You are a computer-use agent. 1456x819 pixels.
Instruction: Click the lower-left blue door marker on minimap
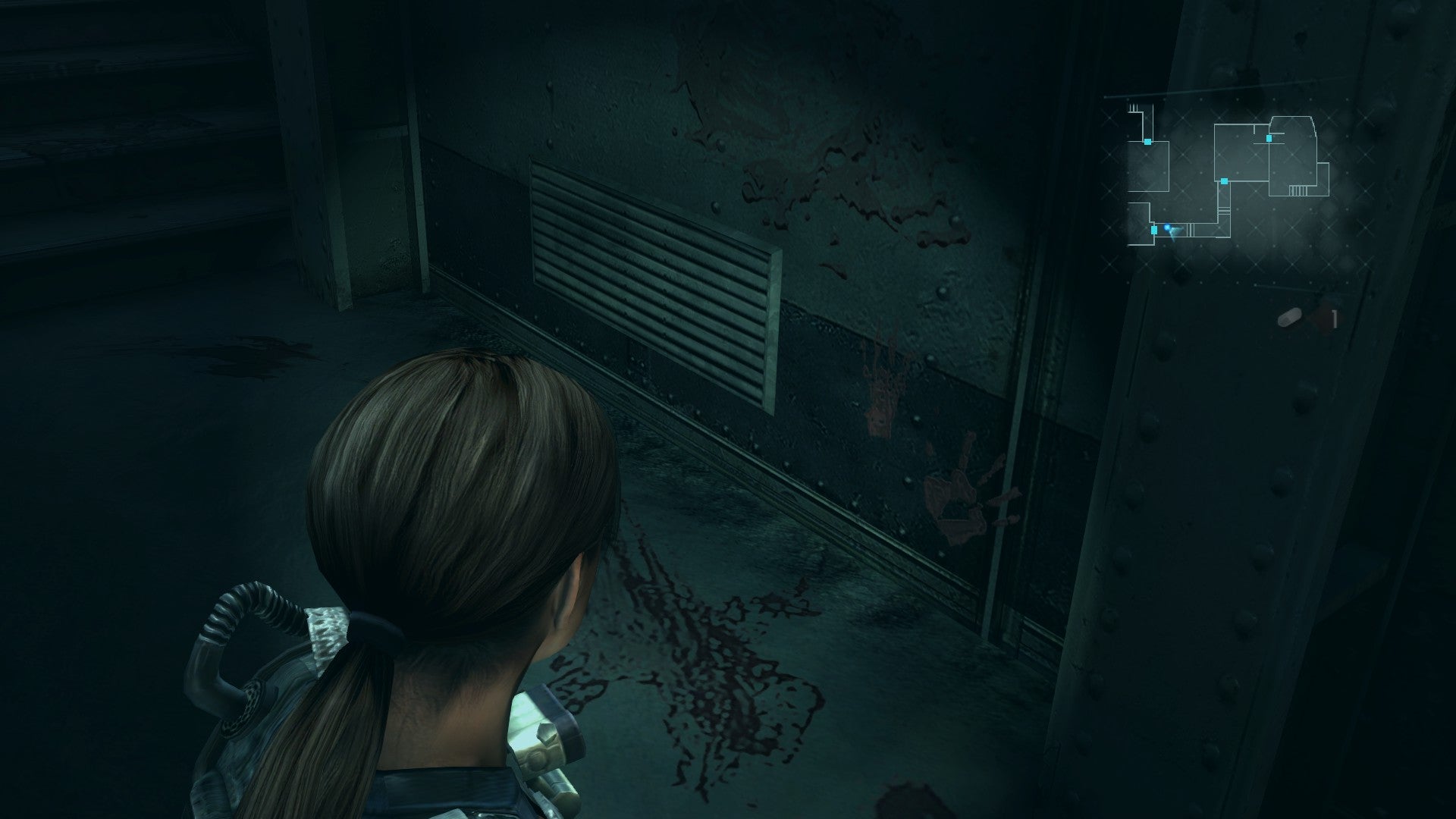[x=1153, y=229]
